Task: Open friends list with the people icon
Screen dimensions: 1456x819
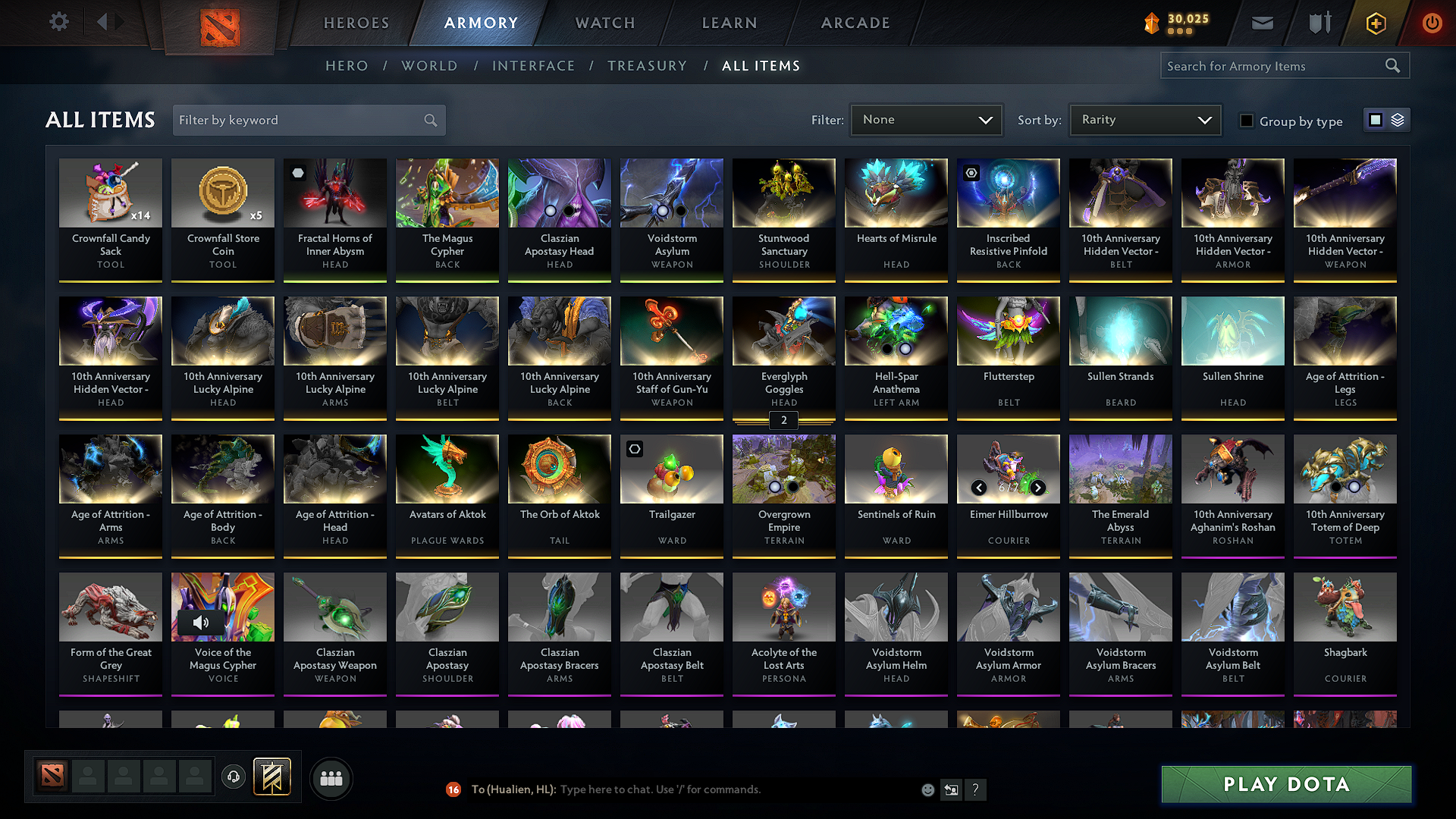Action: pyautogui.click(x=331, y=777)
